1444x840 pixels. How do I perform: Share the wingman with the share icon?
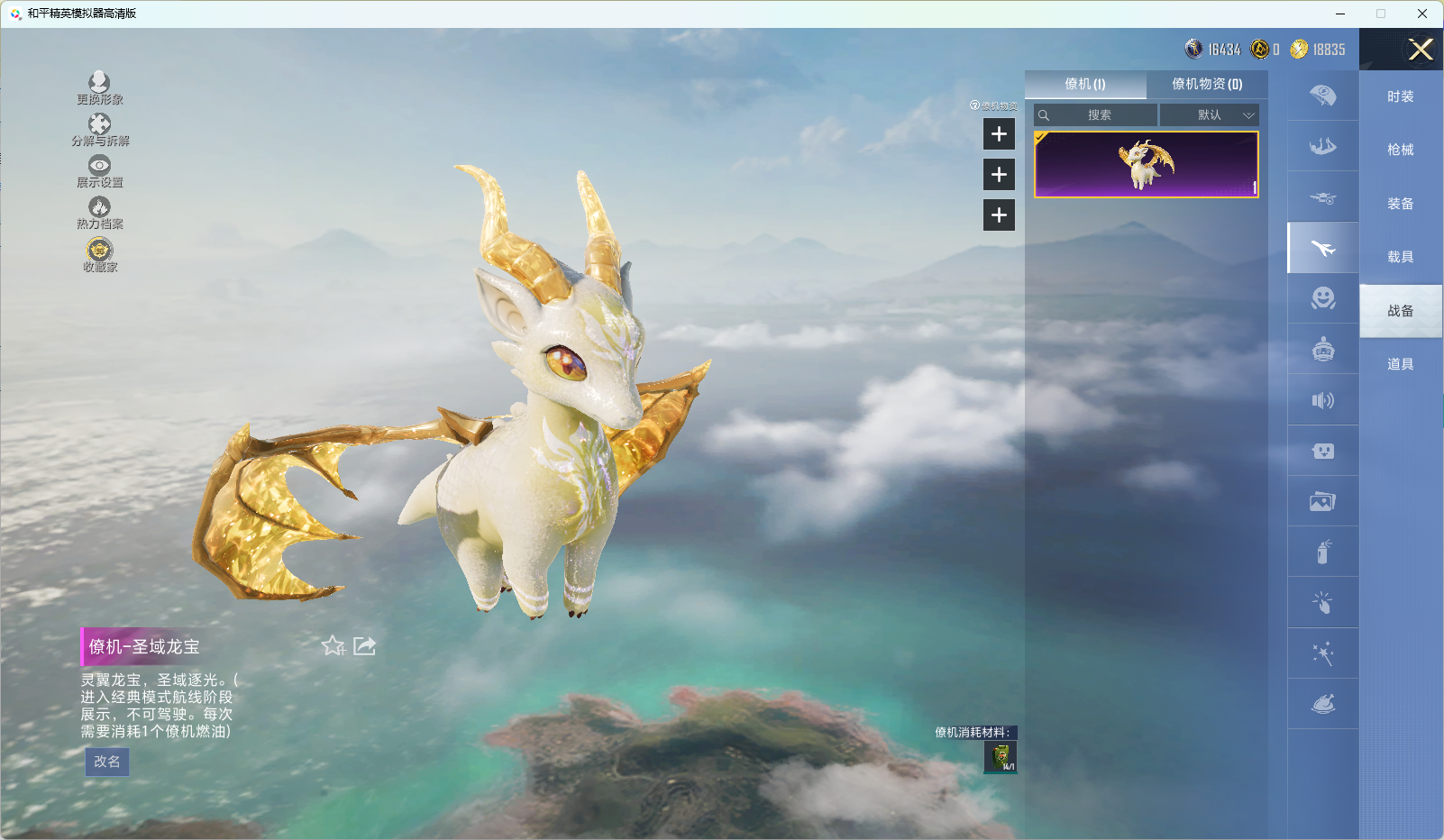click(x=365, y=645)
